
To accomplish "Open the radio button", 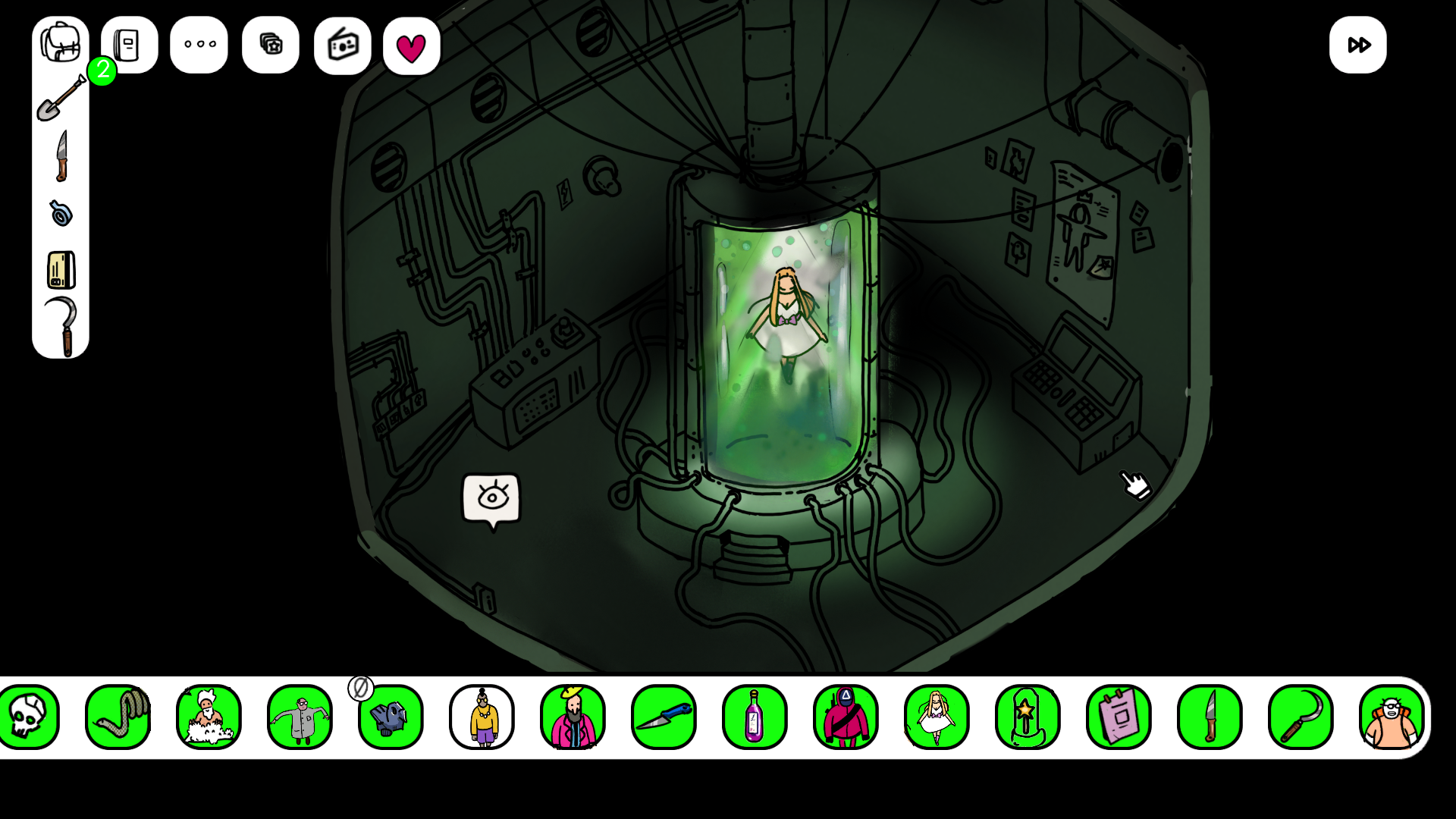I will point(343,45).
